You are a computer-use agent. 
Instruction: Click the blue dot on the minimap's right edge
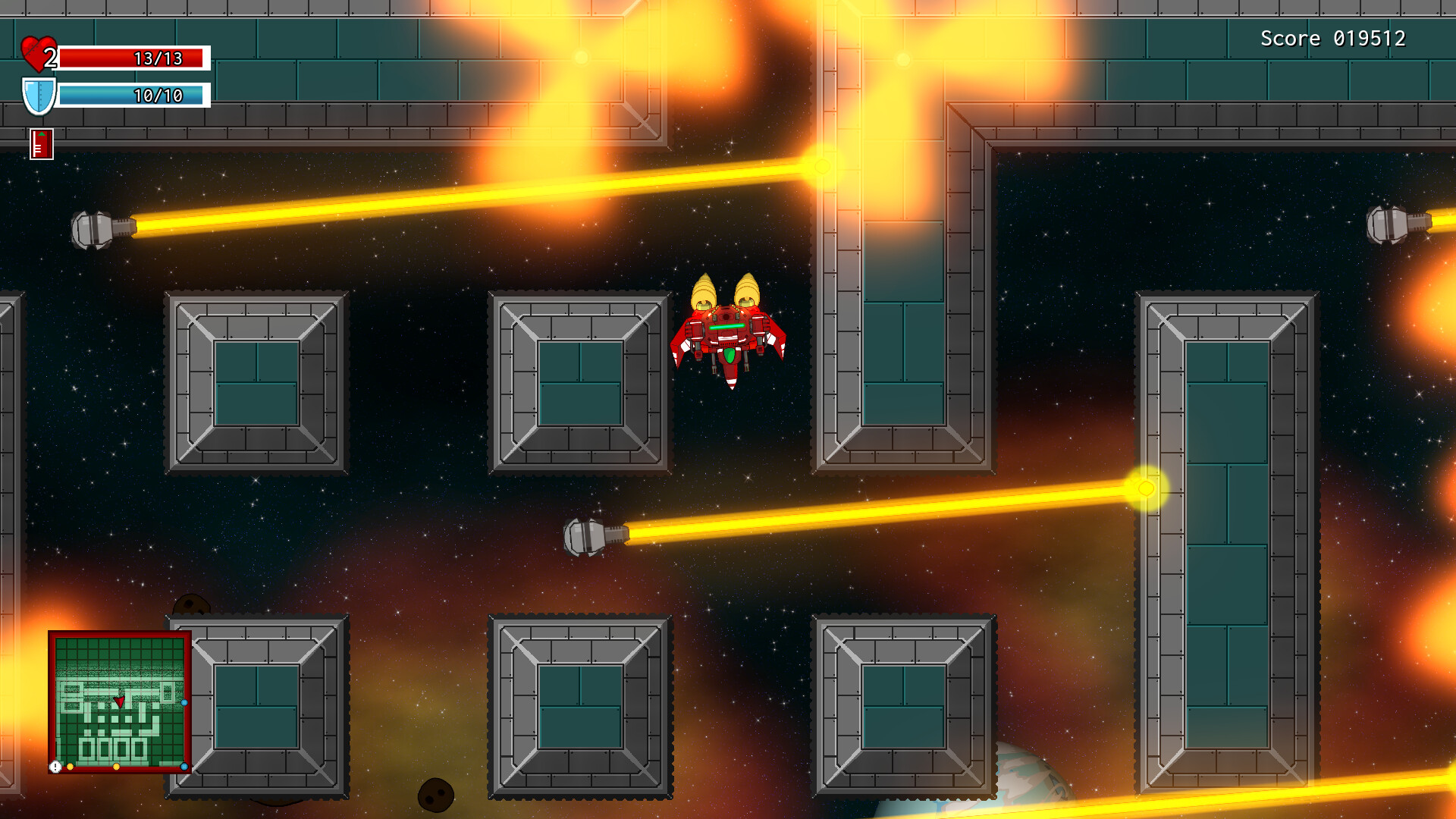[x=184, y=703]
